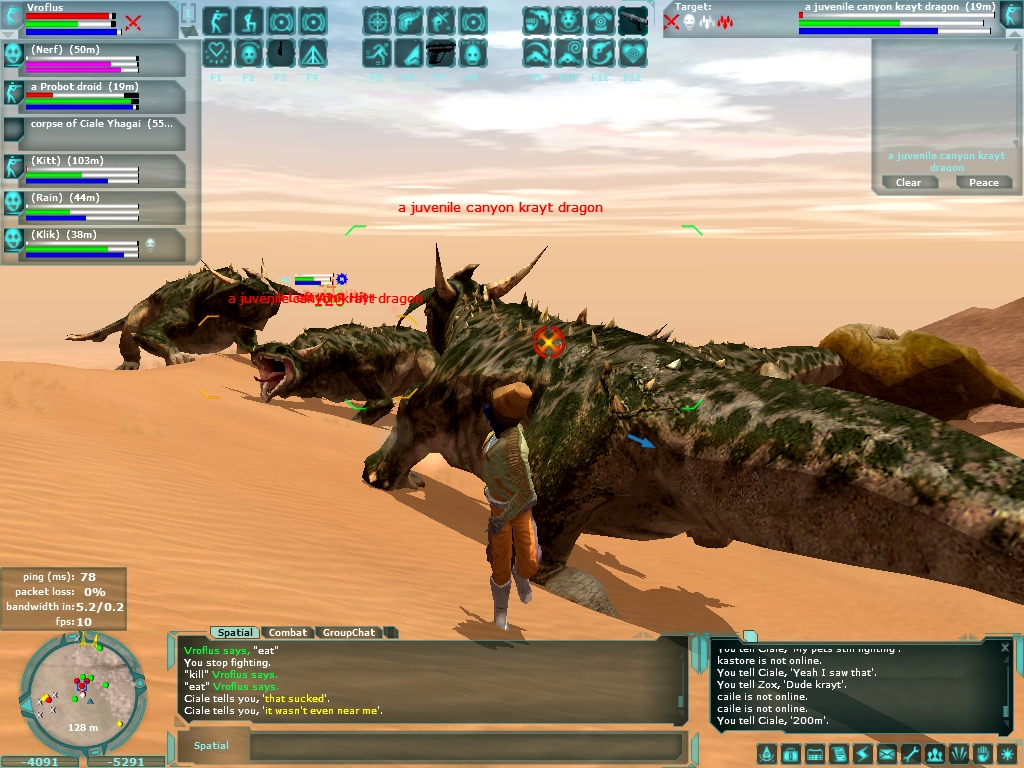The height and width of the screenshot is (768, 1024).
Task: Activate the kneeling posture icon in slot F2
Action: [x=248, y=21]
